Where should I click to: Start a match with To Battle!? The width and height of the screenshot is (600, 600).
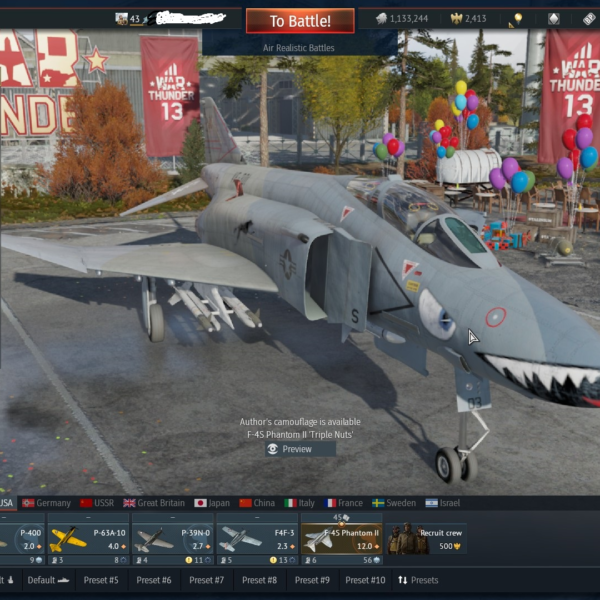pyautogui.click(x=300, y=21)
